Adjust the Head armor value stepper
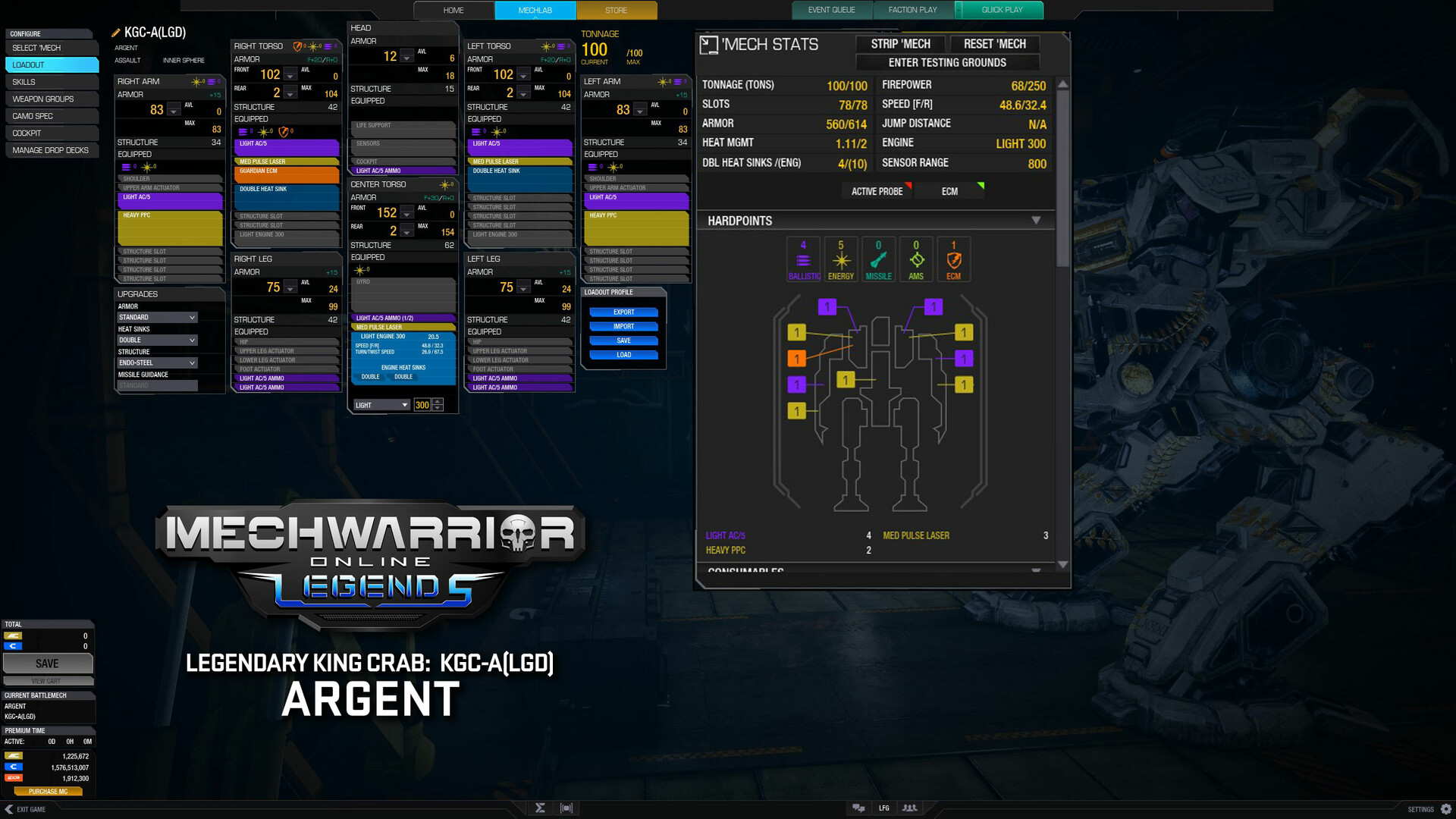Viewport: 1456px width, 819px height. click(x=406, y=56)
